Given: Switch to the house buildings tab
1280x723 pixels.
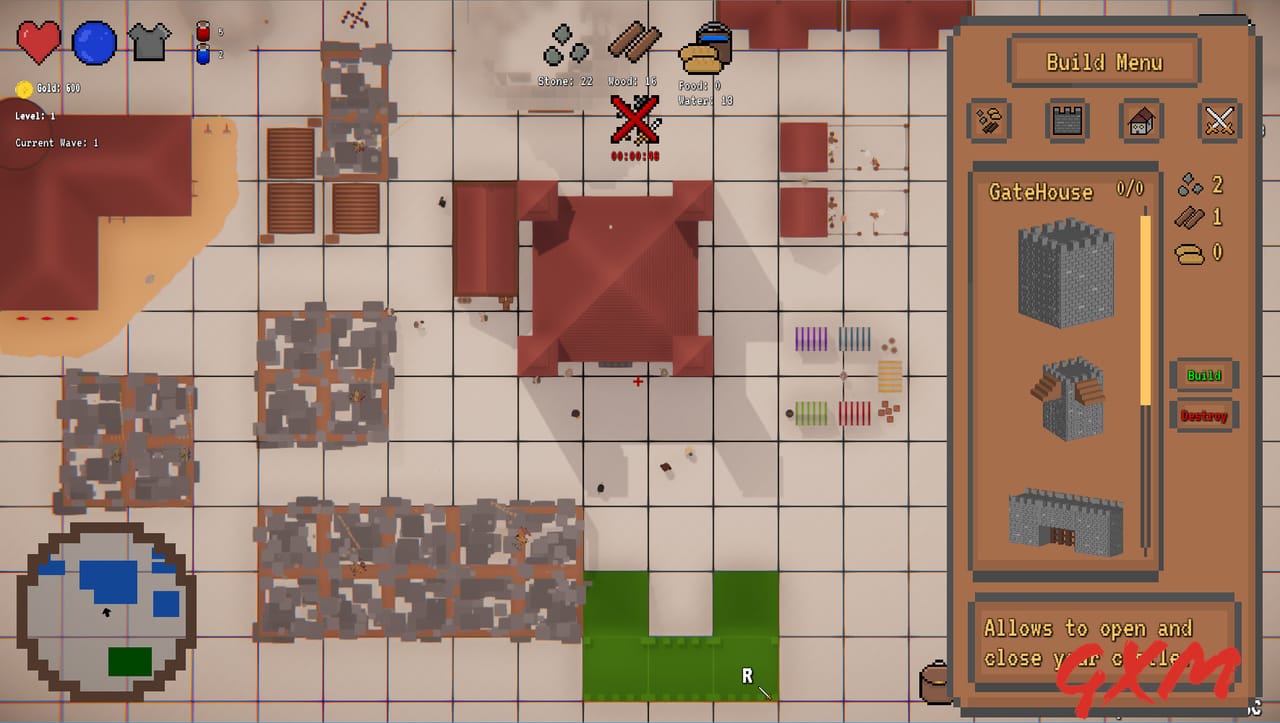Looking at the screenshot, I should click(x=1142, y=122).
